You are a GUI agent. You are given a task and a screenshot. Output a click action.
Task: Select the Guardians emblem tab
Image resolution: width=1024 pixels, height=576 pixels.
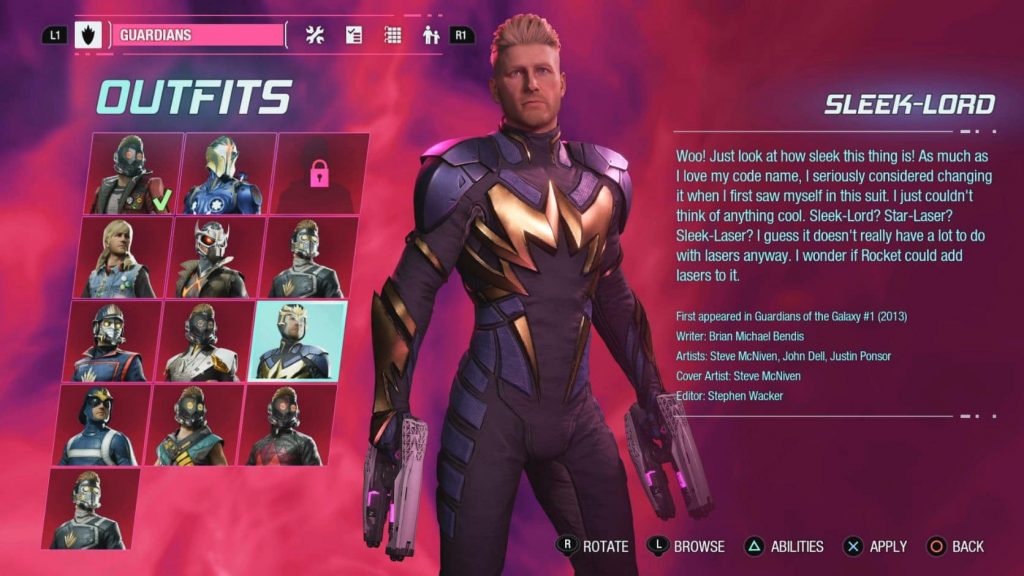coord(88,35)
